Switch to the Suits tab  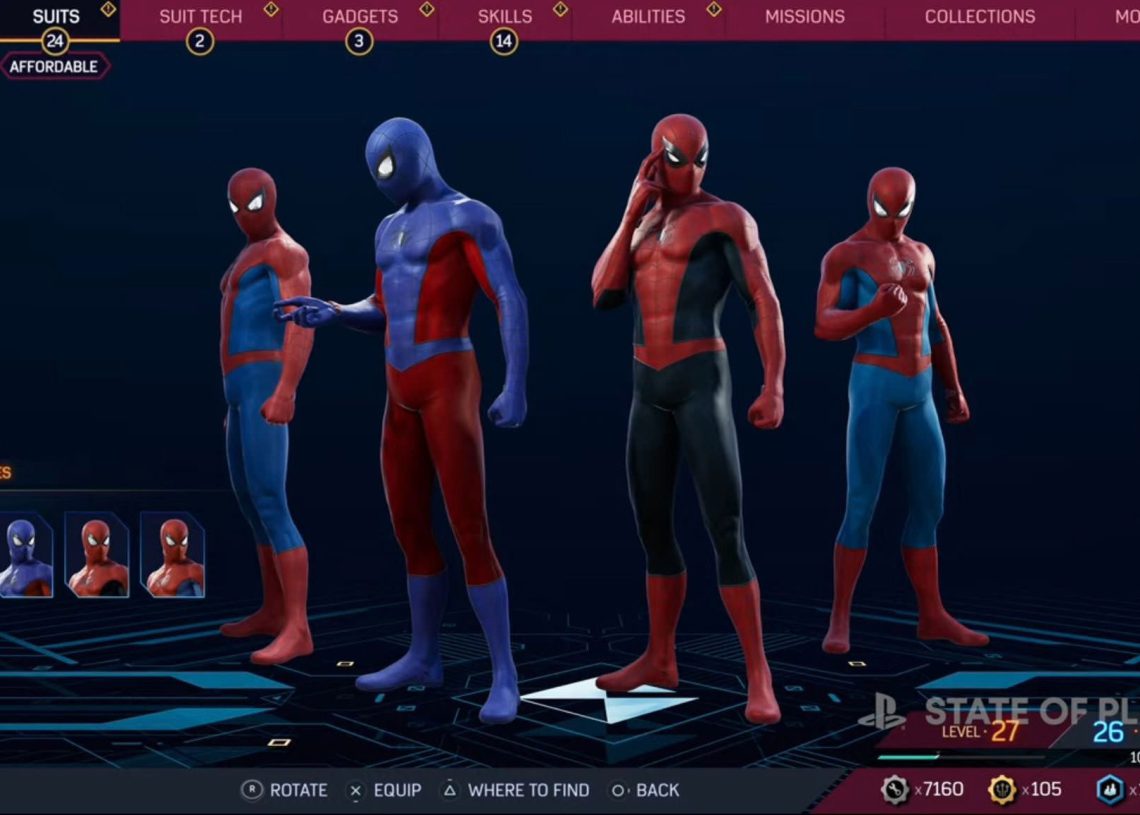(56, 17)
